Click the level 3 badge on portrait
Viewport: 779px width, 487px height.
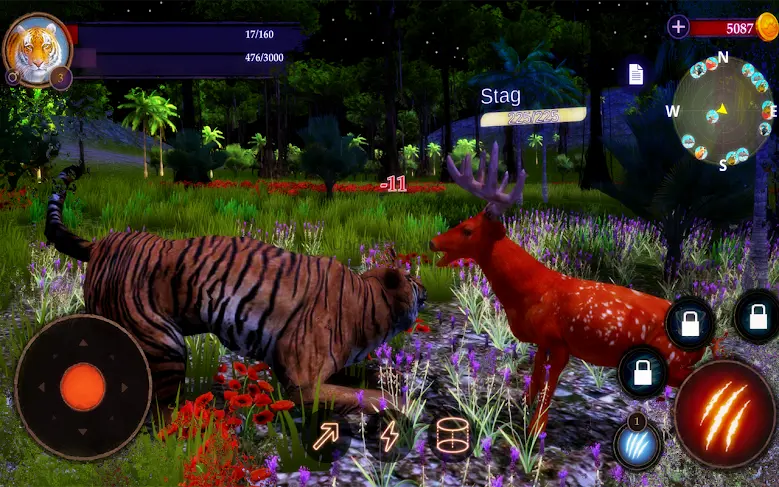click(60, 78)
